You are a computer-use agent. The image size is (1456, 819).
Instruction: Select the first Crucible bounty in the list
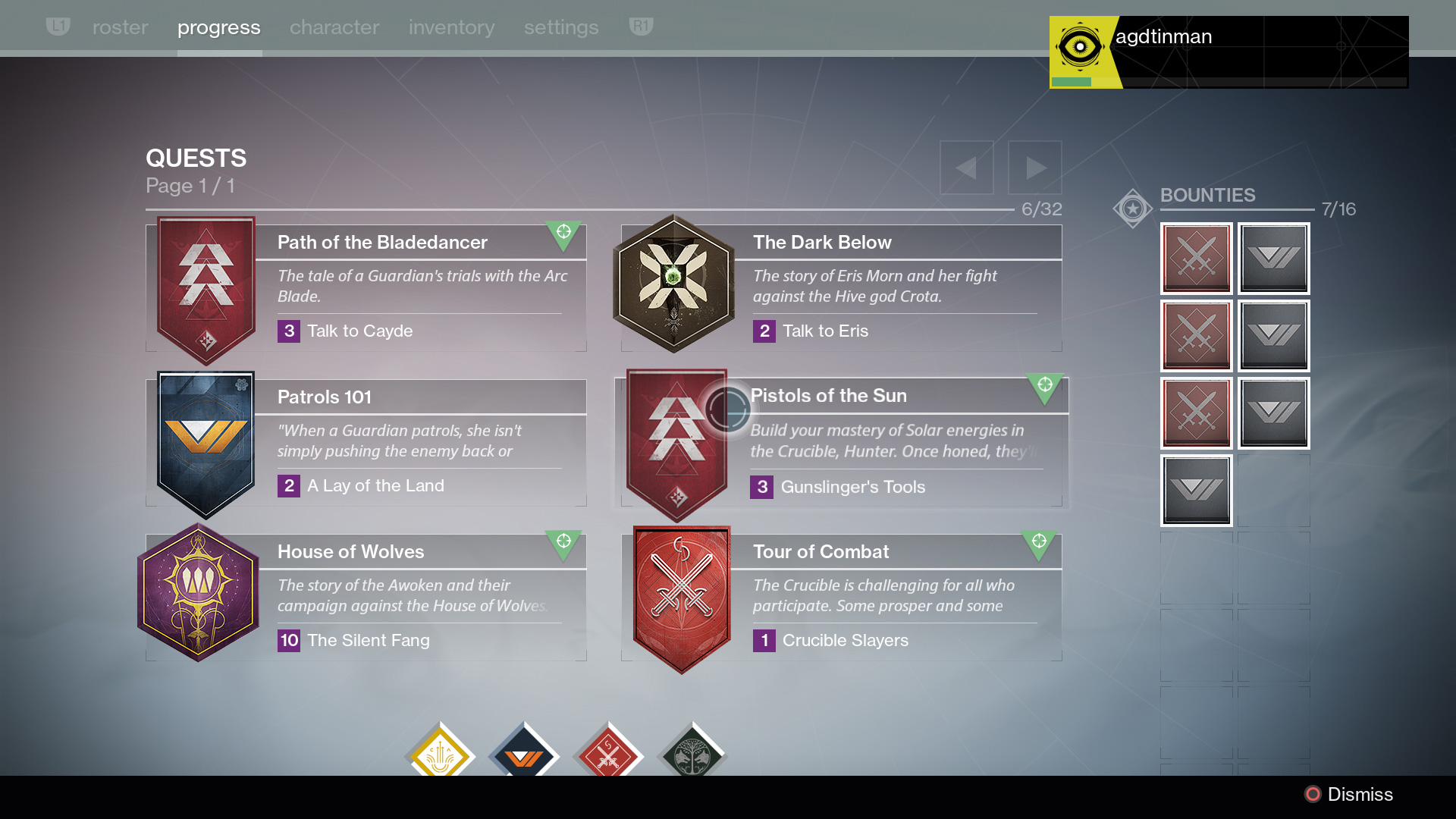tap(1197, 259)
